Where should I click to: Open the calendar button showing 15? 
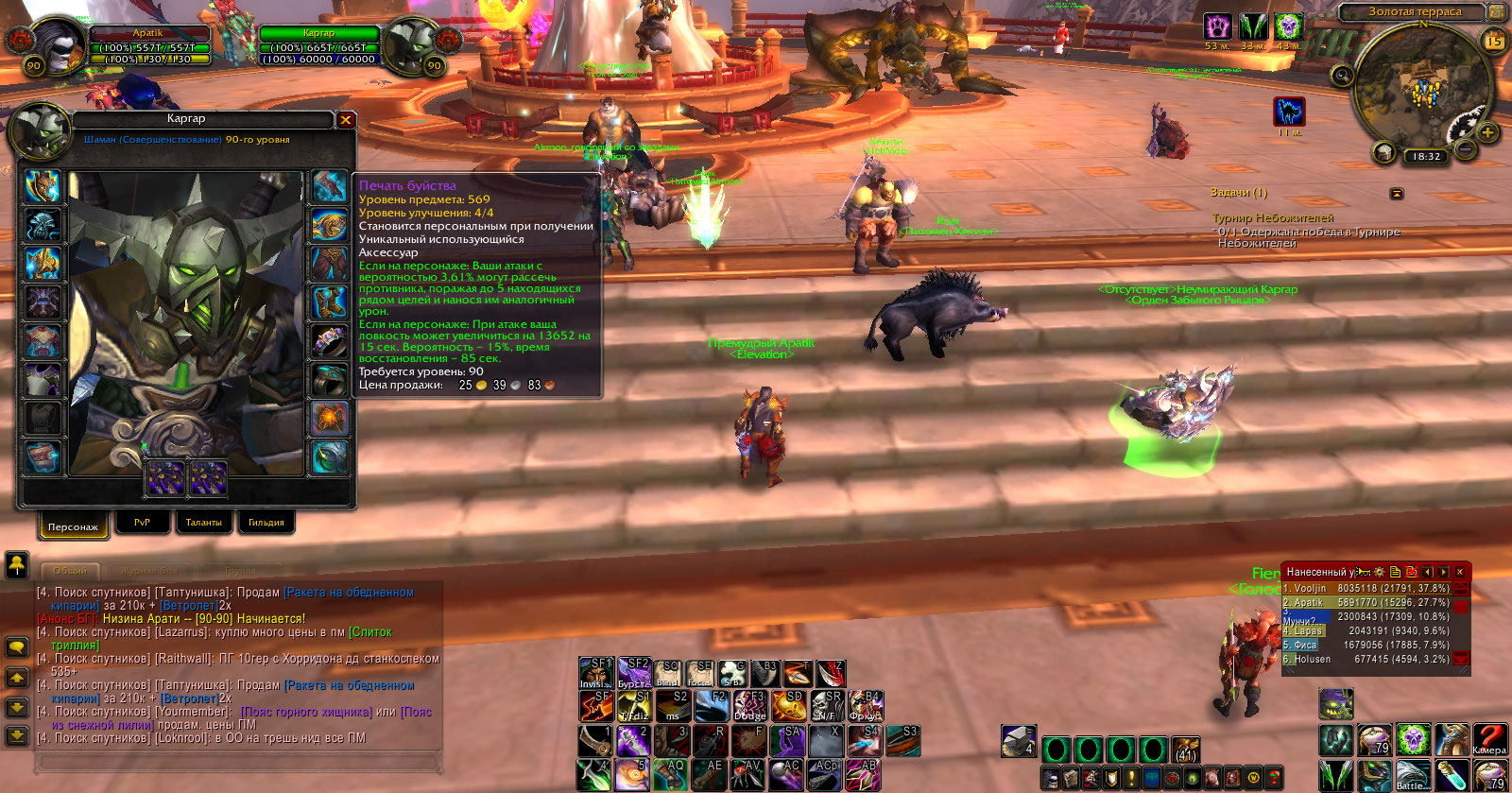click(1494, 41)
